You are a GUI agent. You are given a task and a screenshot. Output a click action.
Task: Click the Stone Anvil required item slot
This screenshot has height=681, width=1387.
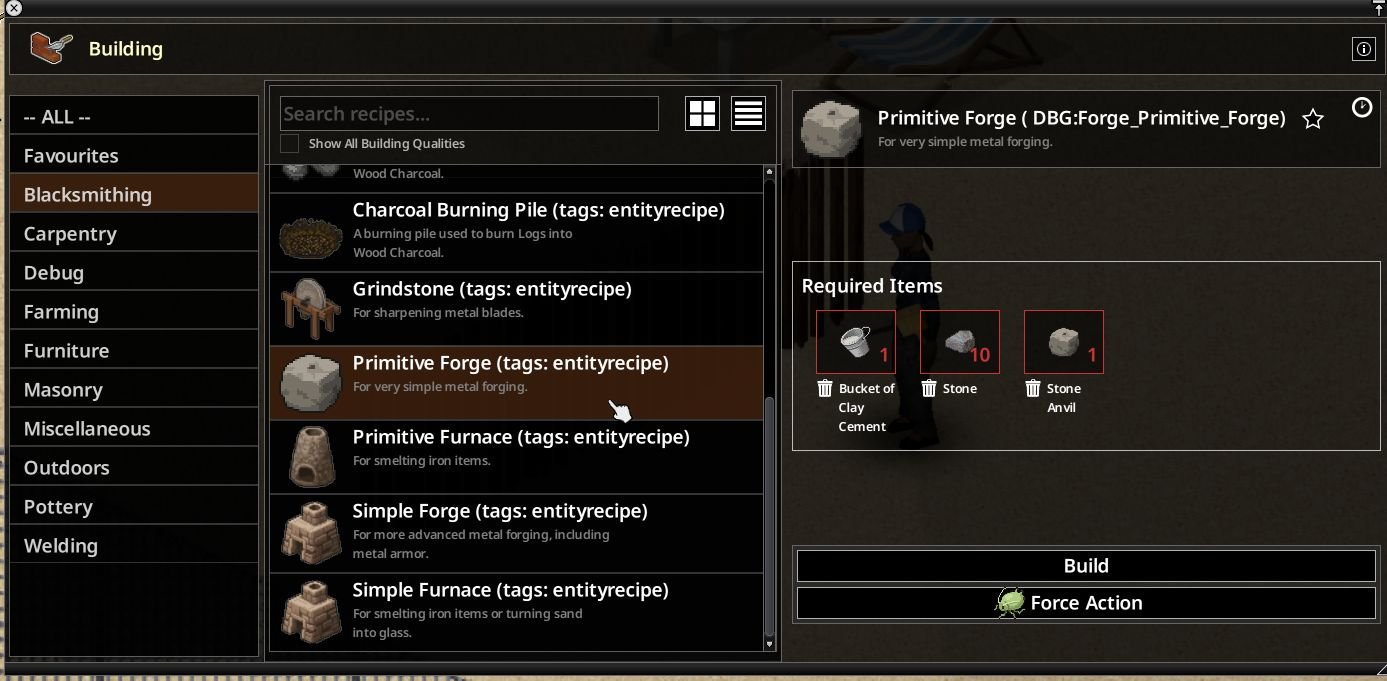point(1063,343)
